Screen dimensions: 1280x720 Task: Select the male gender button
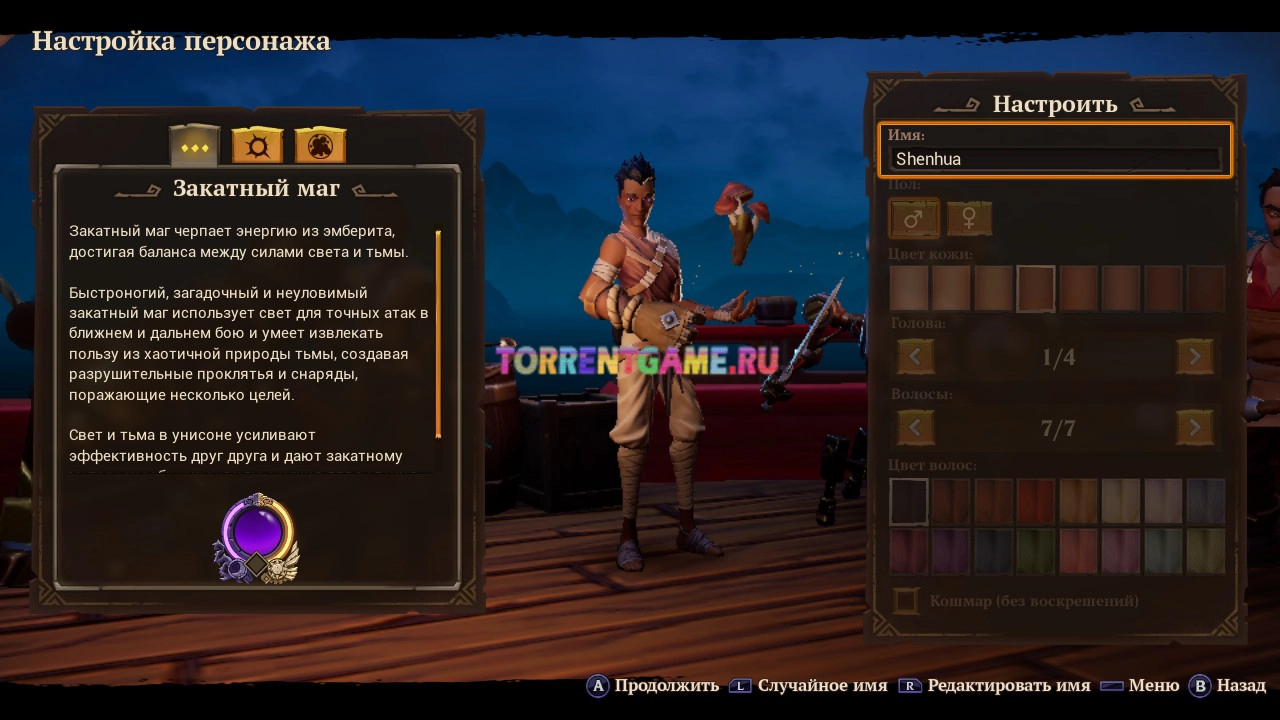[914, 218]
